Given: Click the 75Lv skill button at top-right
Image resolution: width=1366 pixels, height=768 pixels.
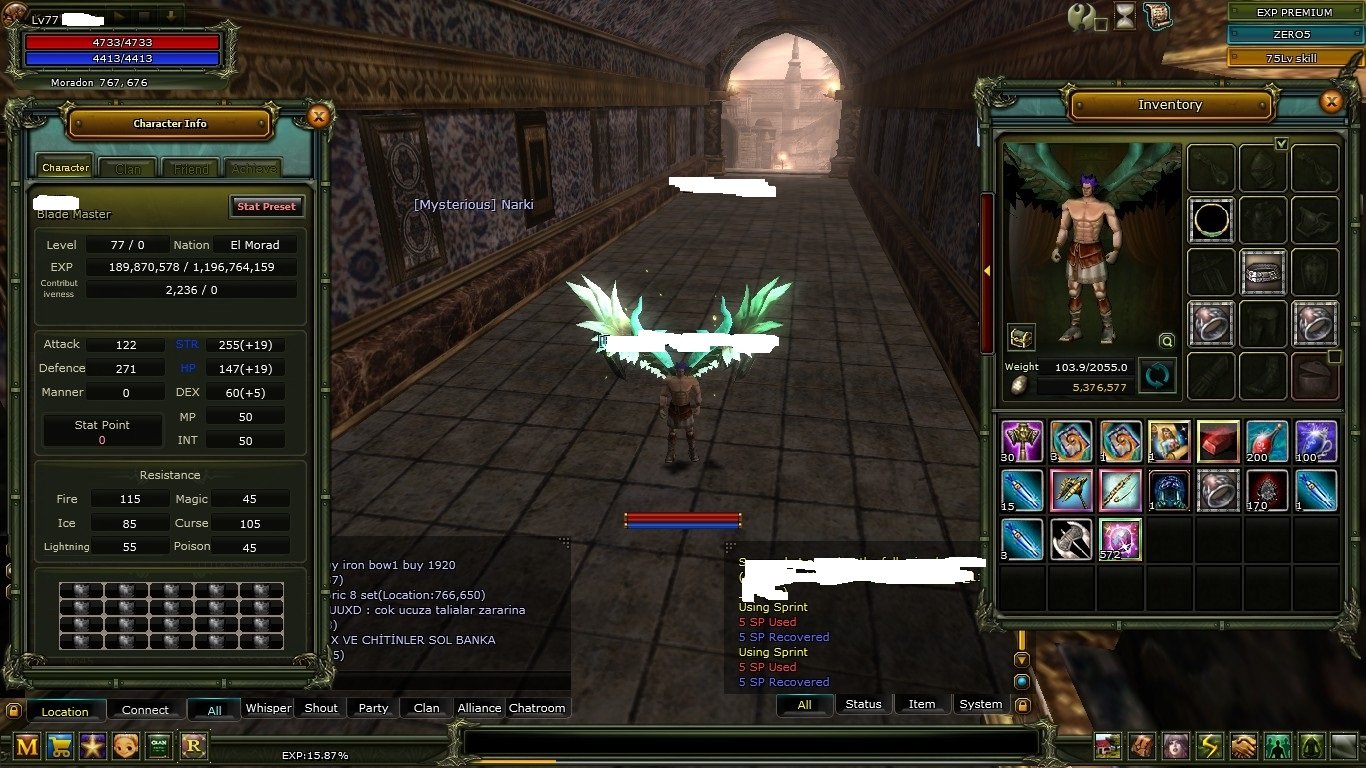Looking at the screenshot, I should (1290, 57).
